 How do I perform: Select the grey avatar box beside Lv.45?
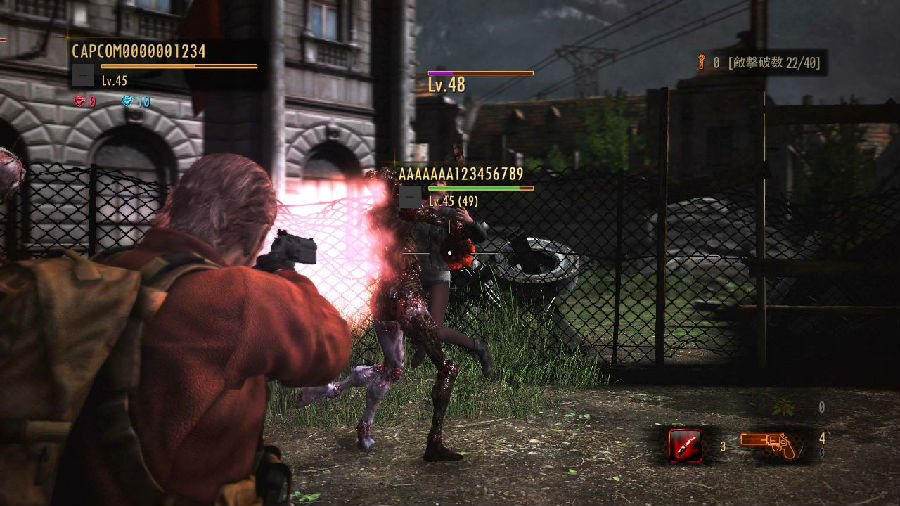(x=84, y=76)
